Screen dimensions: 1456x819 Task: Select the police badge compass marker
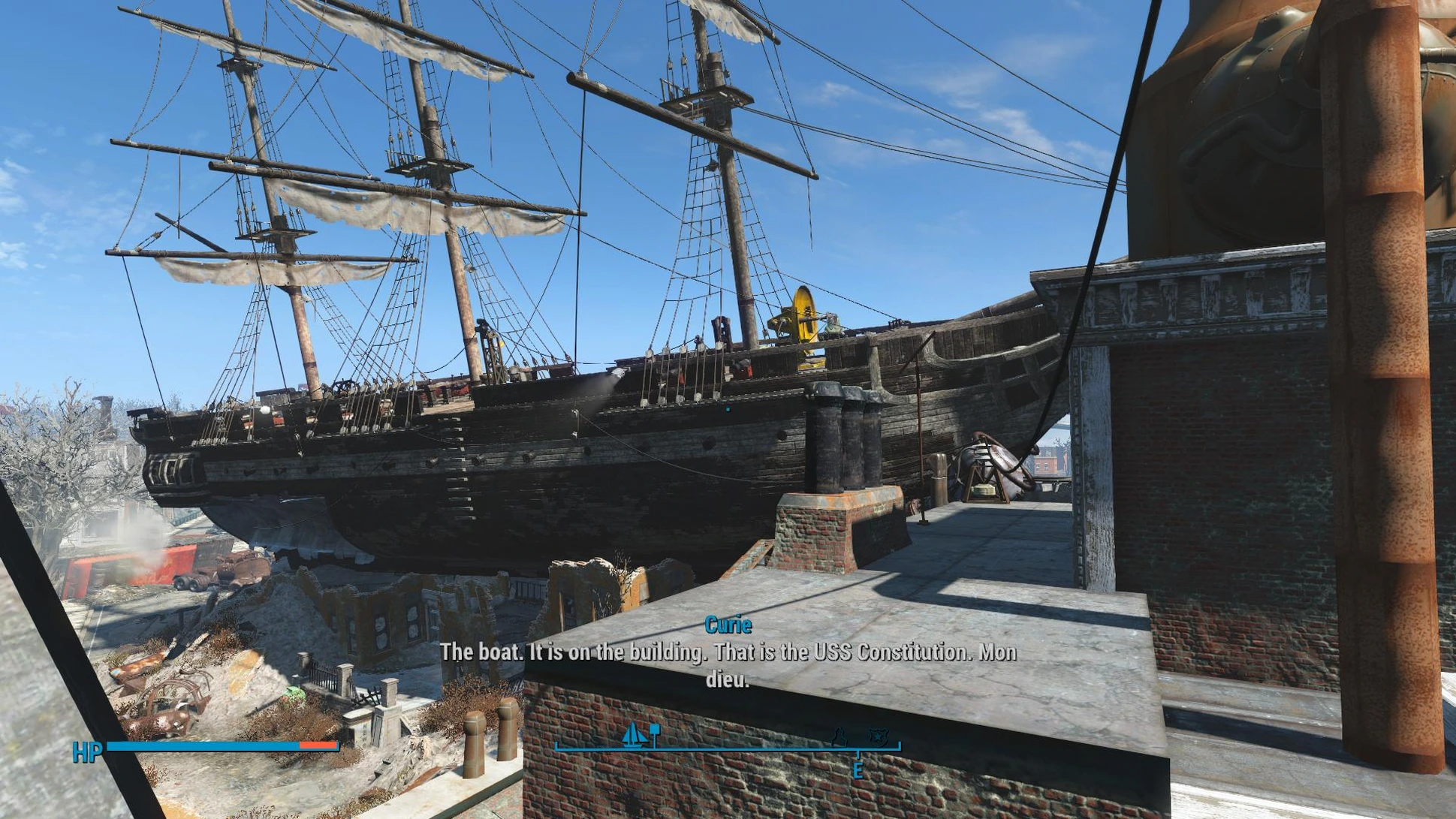click(x=876, y=737)
